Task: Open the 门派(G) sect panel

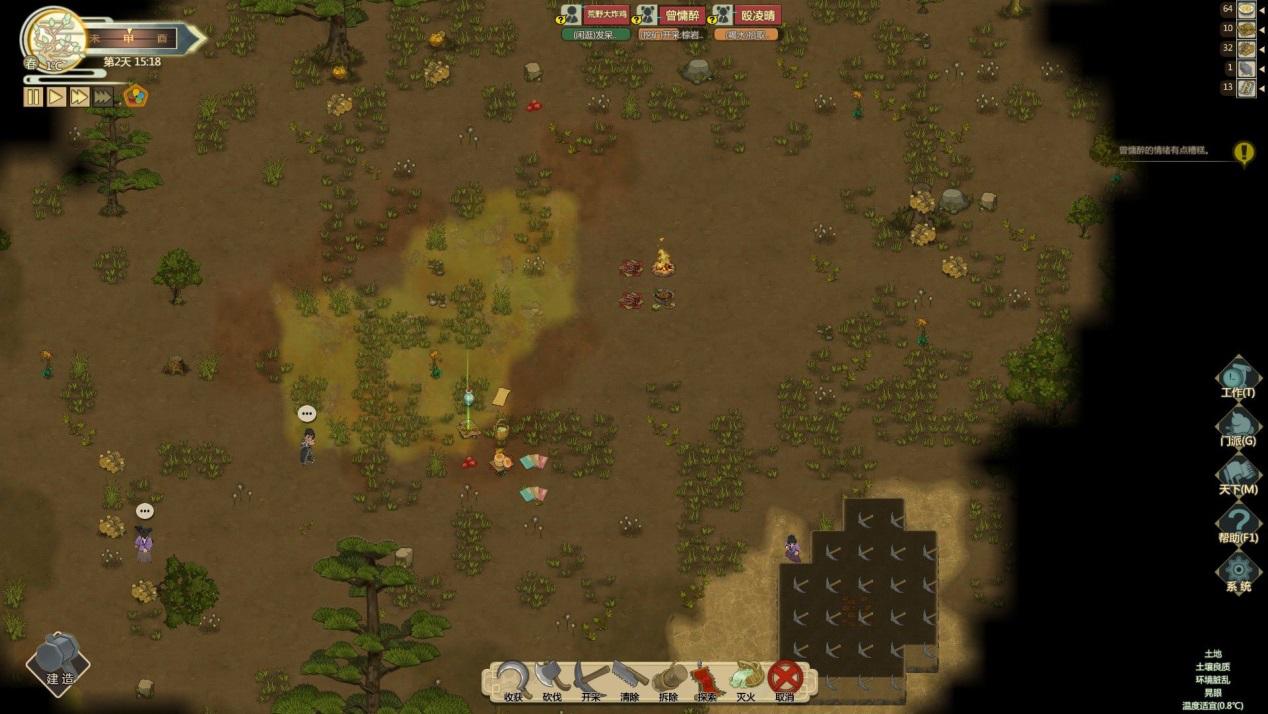Action: point(1238,426)
